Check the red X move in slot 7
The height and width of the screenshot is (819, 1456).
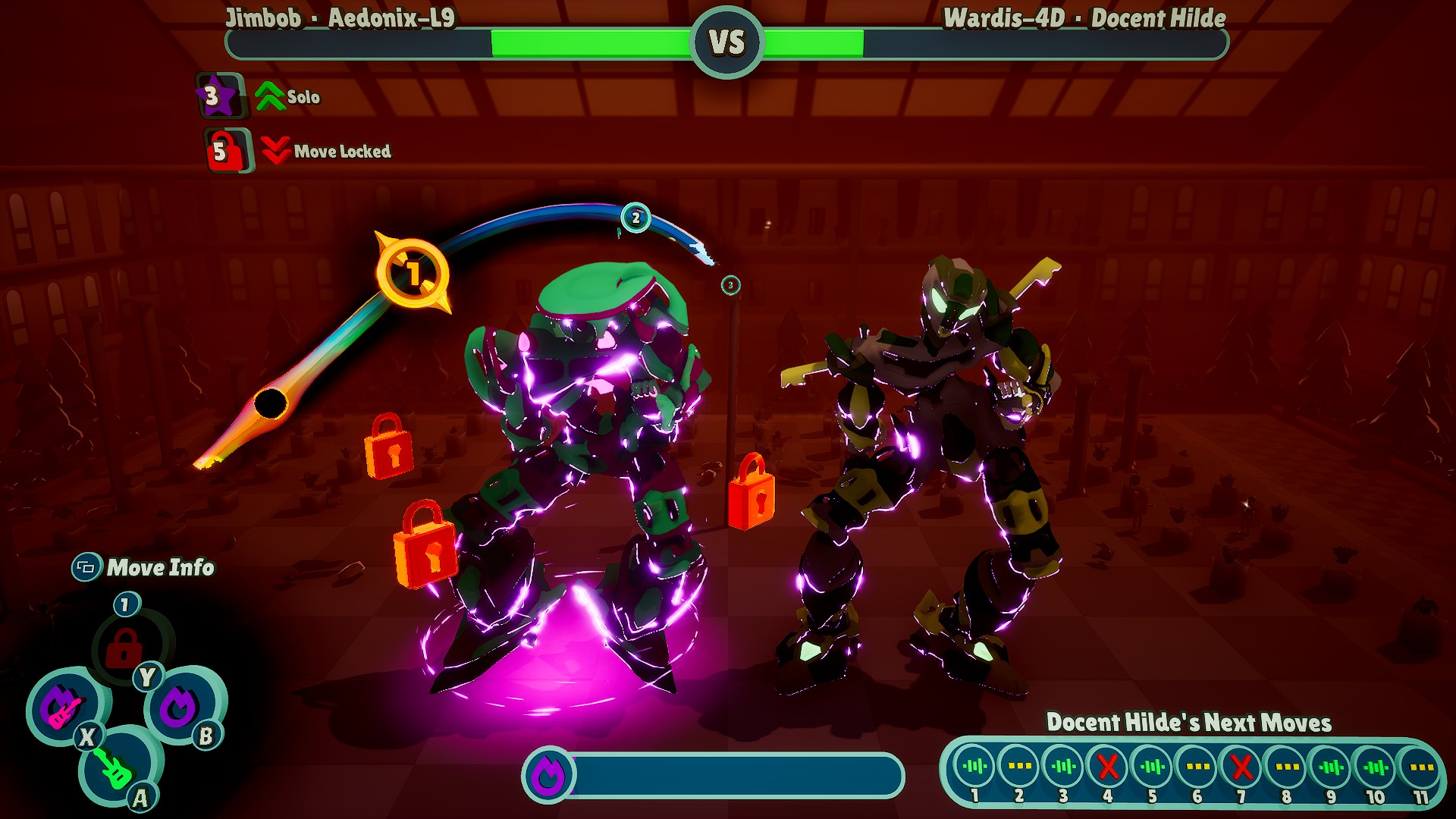coord(1241,767)
